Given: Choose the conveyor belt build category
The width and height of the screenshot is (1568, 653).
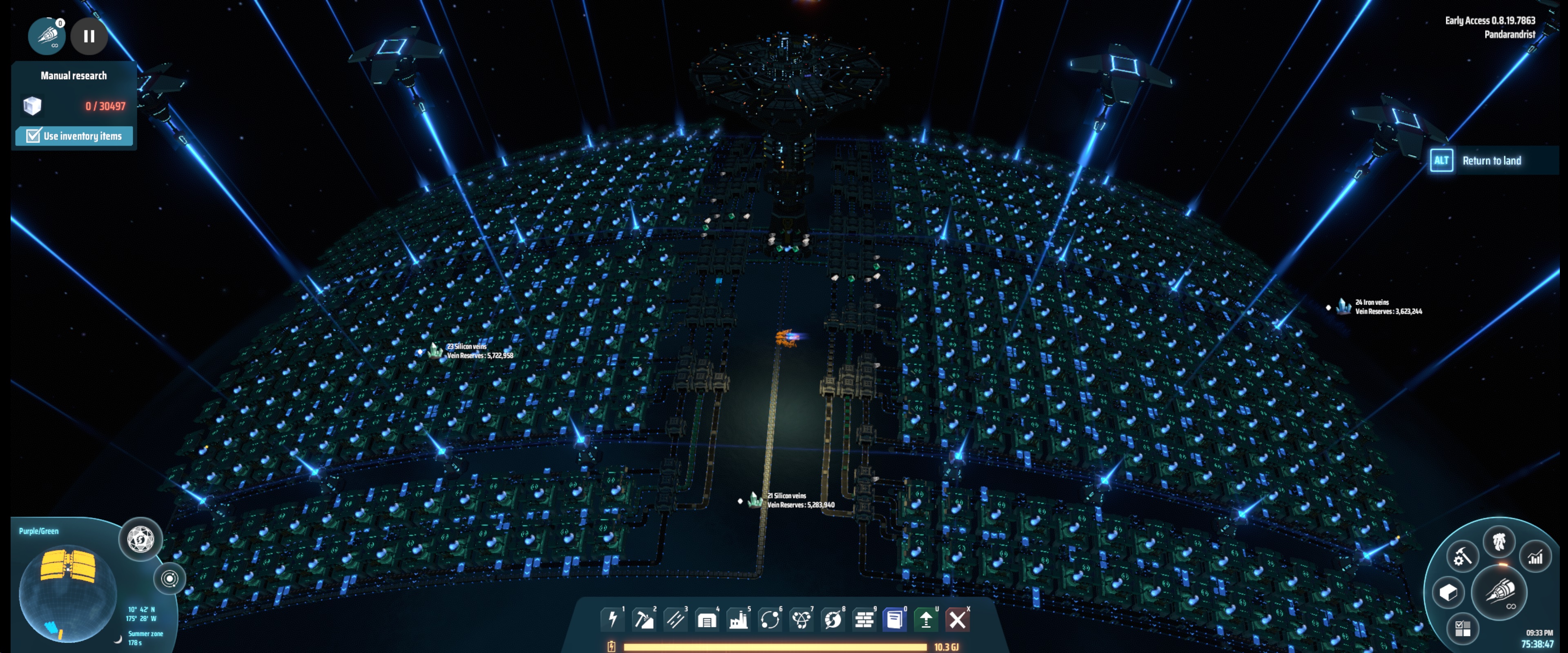Looking at the screenshot, I should [675, 620].
